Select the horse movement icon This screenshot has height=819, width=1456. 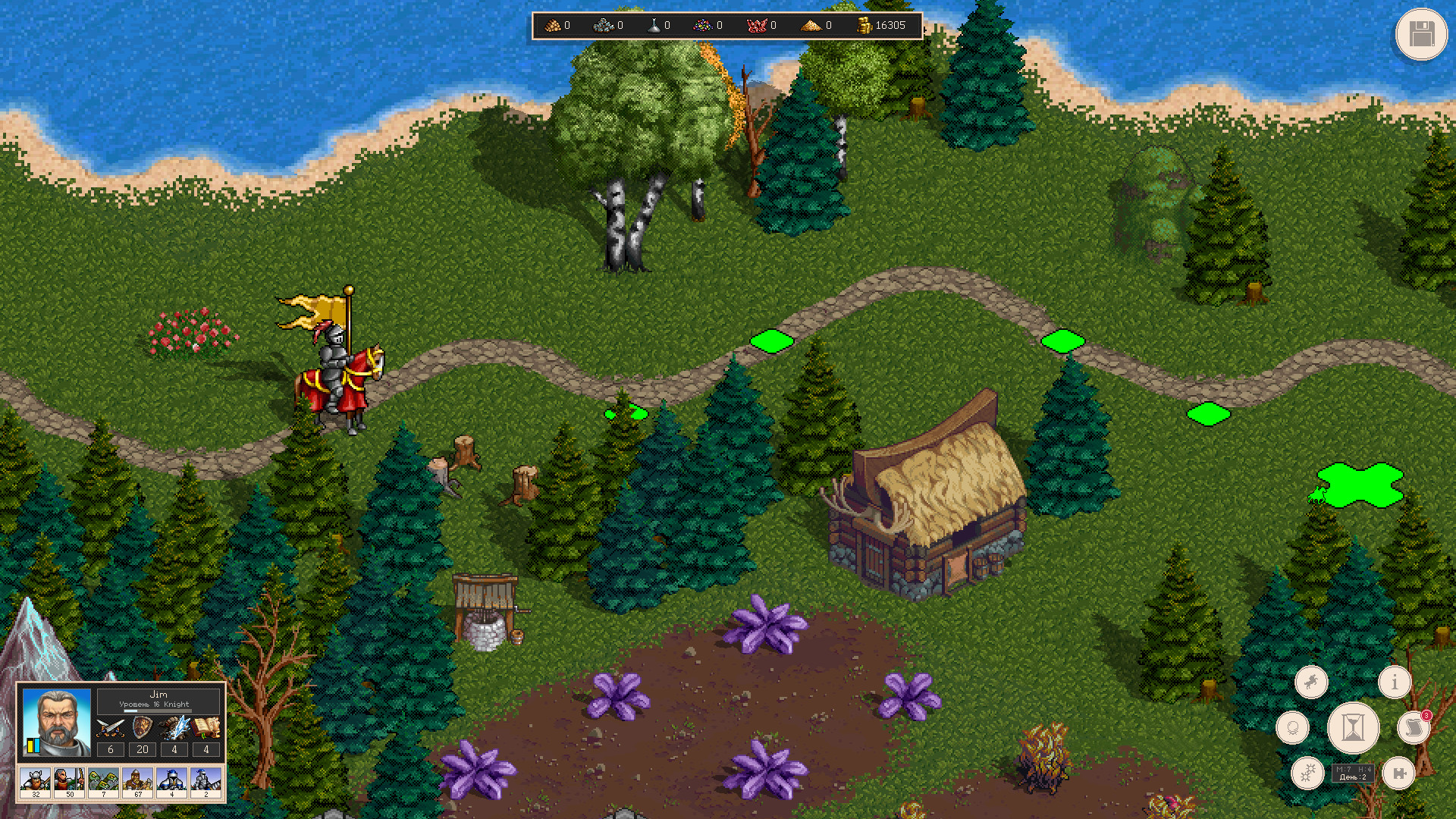pyautogui.click(x=1312, y=682)
